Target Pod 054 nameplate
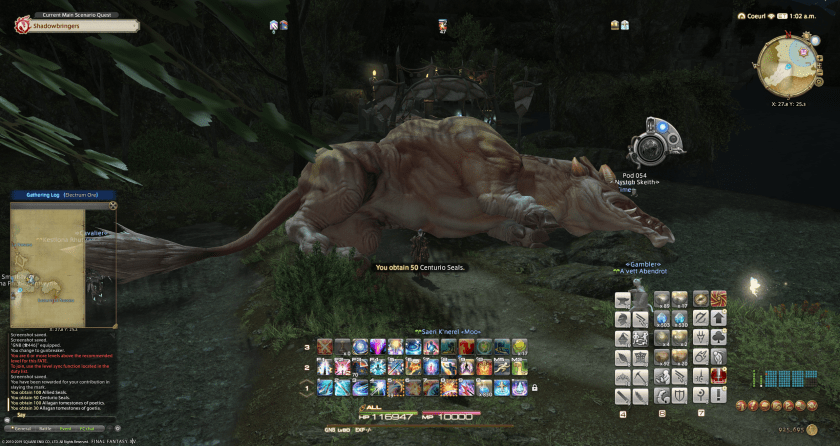 (641, 175)
